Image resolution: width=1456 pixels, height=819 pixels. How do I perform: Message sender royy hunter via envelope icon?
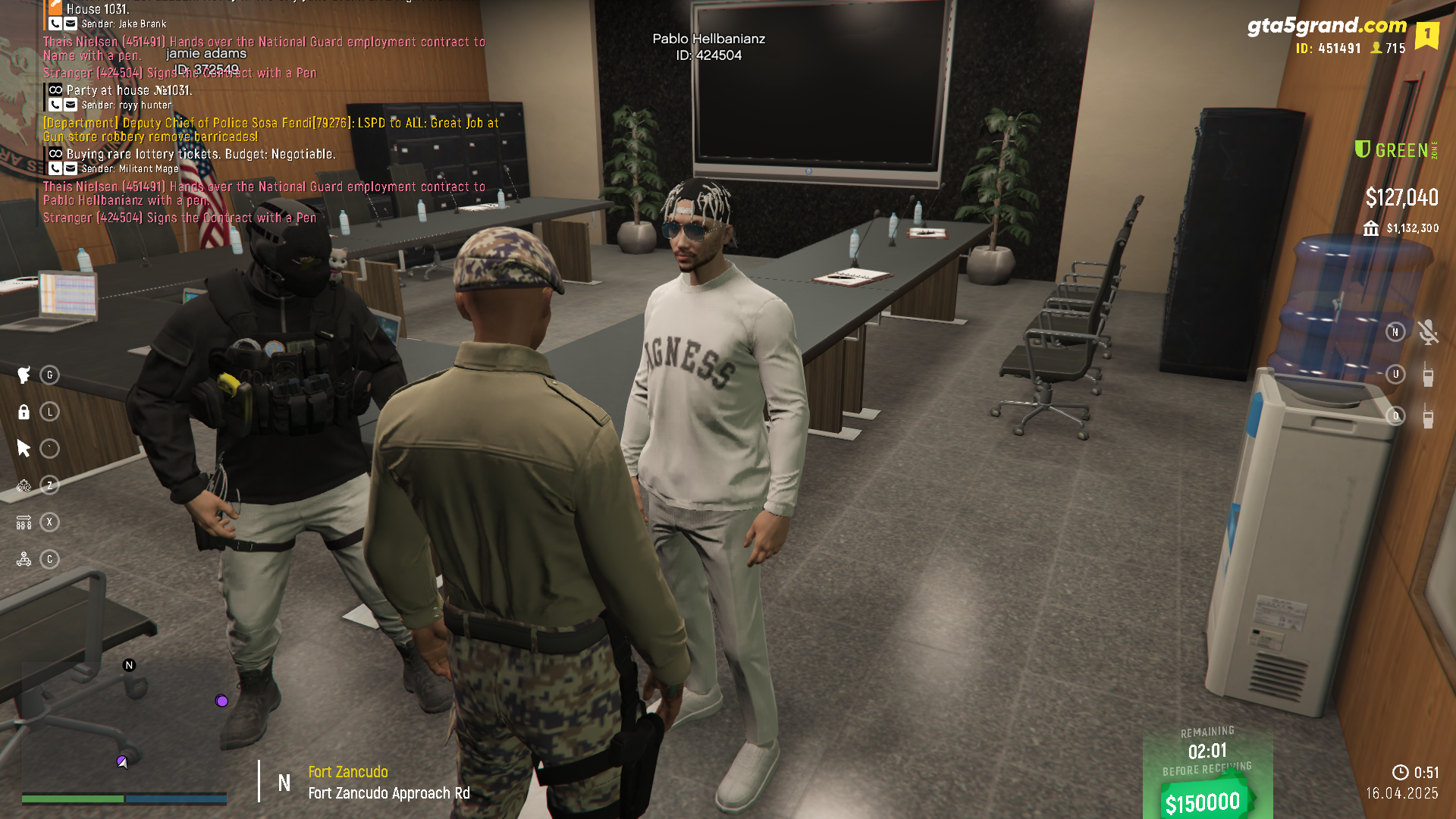click(71, 105)
